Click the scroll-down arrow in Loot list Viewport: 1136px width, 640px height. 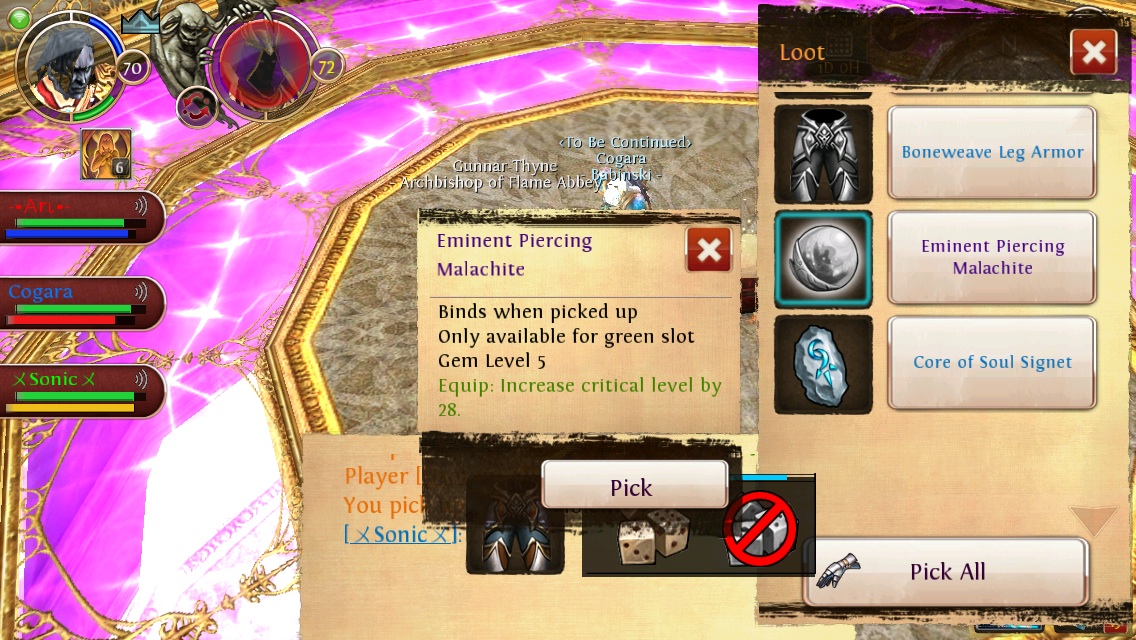point(1094,520)
